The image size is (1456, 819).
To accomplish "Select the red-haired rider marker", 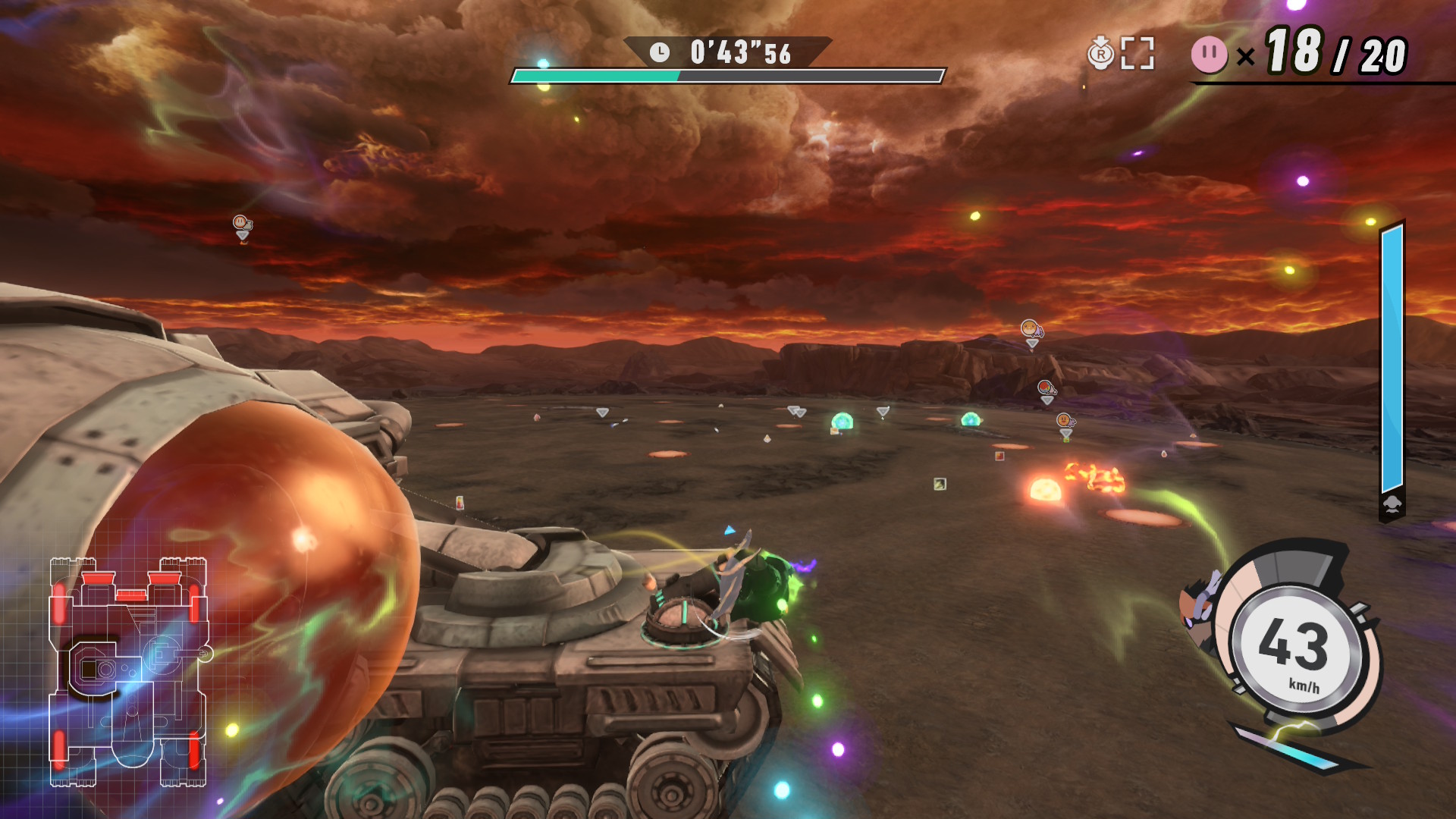I will (1046, 388).
